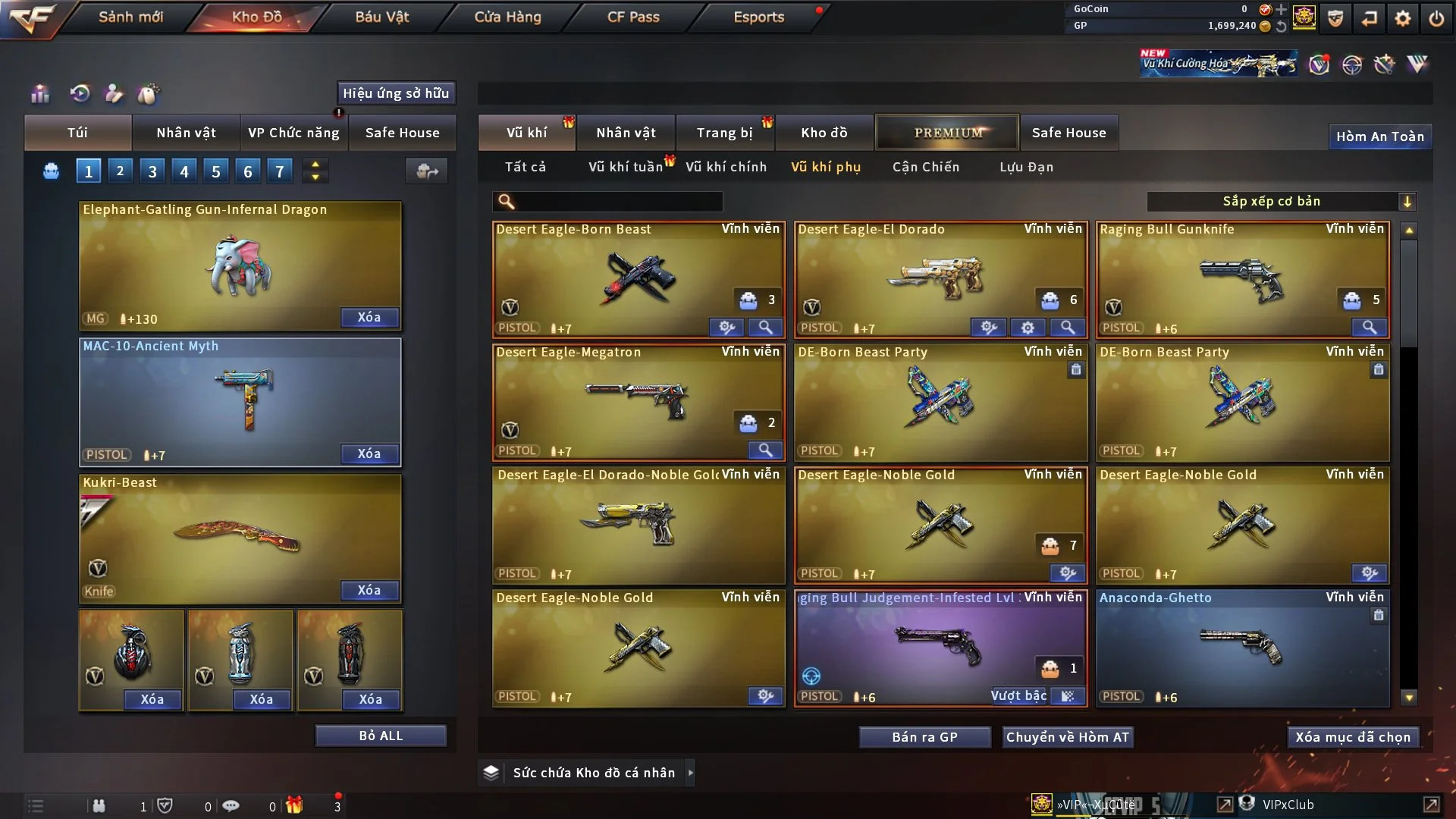
Task: Open the Hòm An Toàn safe box
Action: (x=1379, y=136)
